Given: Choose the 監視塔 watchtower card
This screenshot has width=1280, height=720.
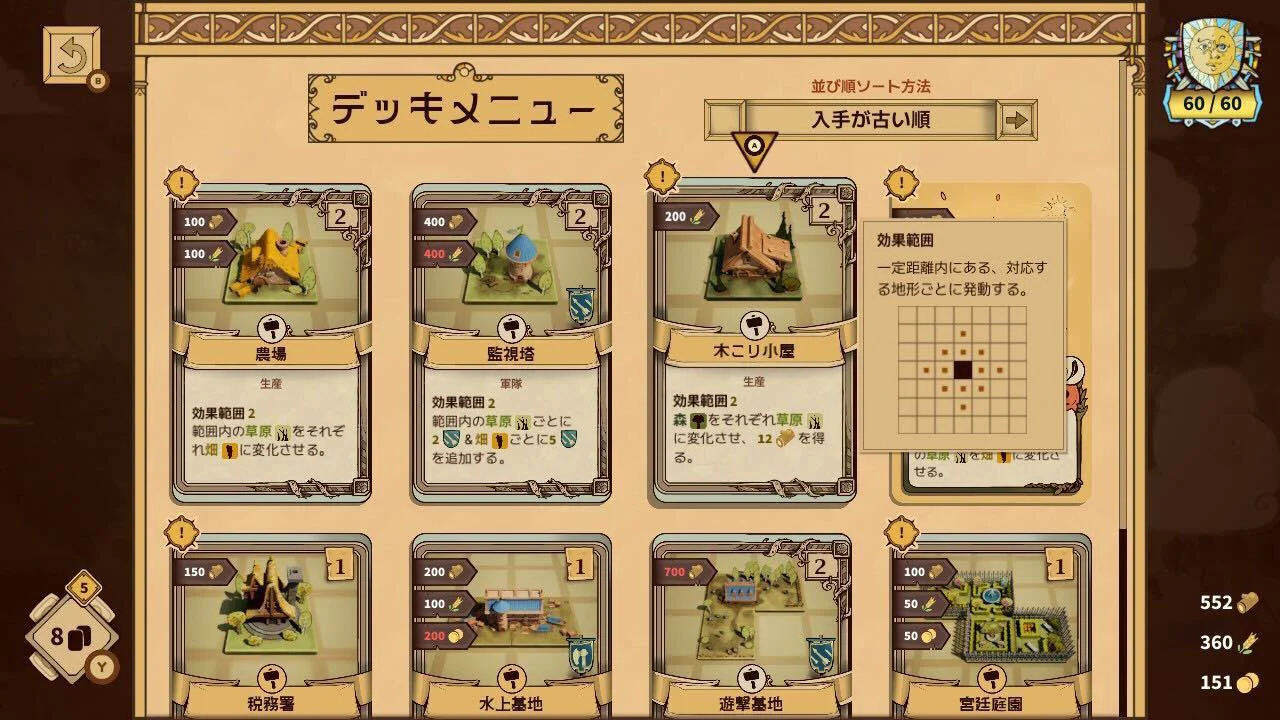Looking at the screenshot, I should click(x=511, y=340).
